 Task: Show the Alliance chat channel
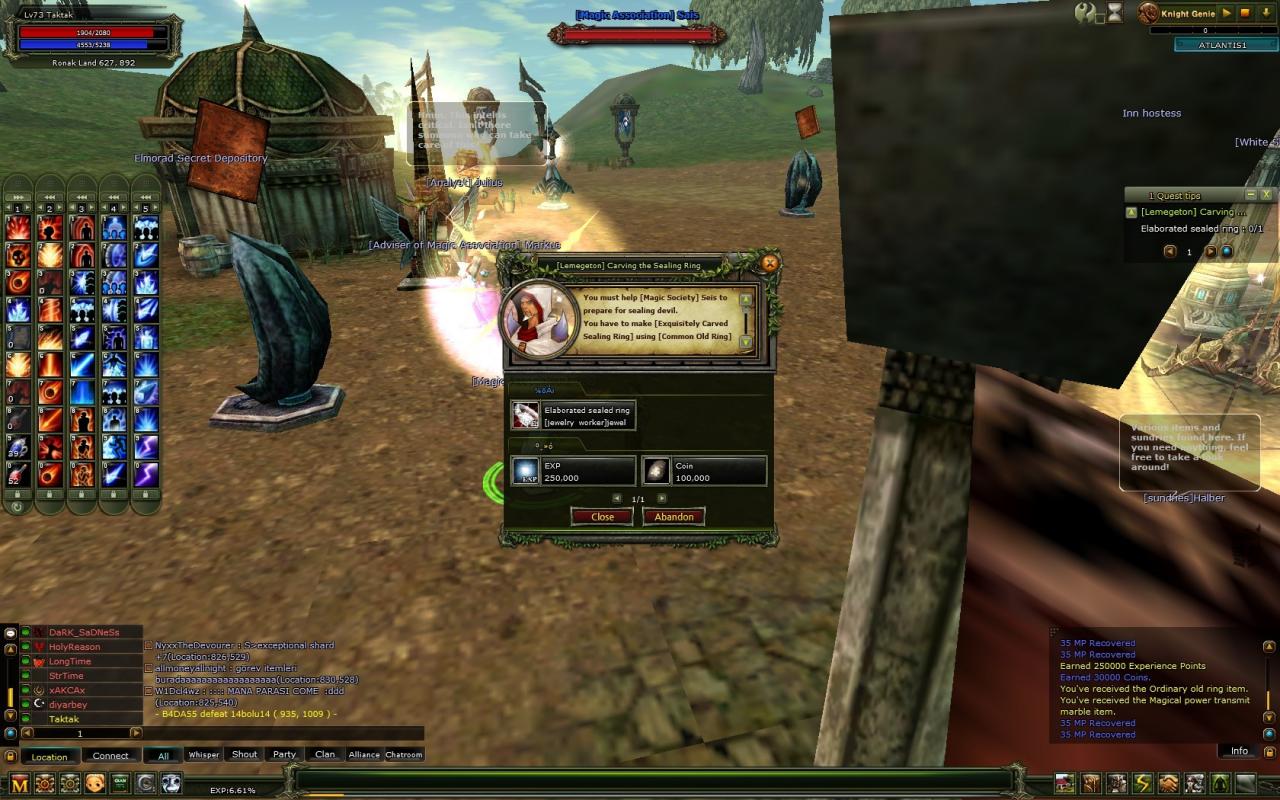click(x=364, y=755)
